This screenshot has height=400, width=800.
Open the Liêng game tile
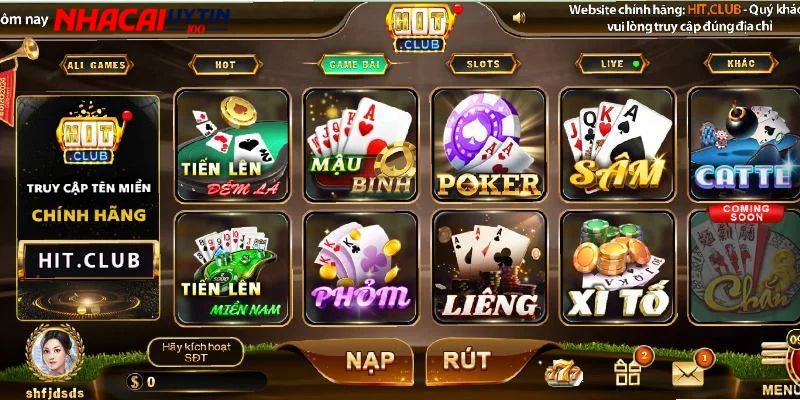click(x=488, y=266)
